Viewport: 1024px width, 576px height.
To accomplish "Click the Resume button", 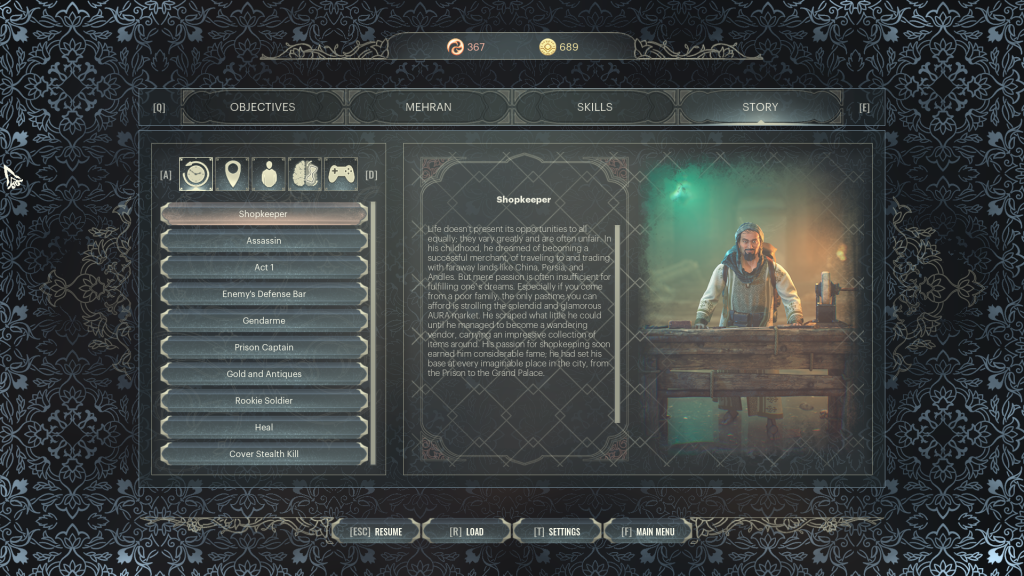I will click(x=376, y=531).
